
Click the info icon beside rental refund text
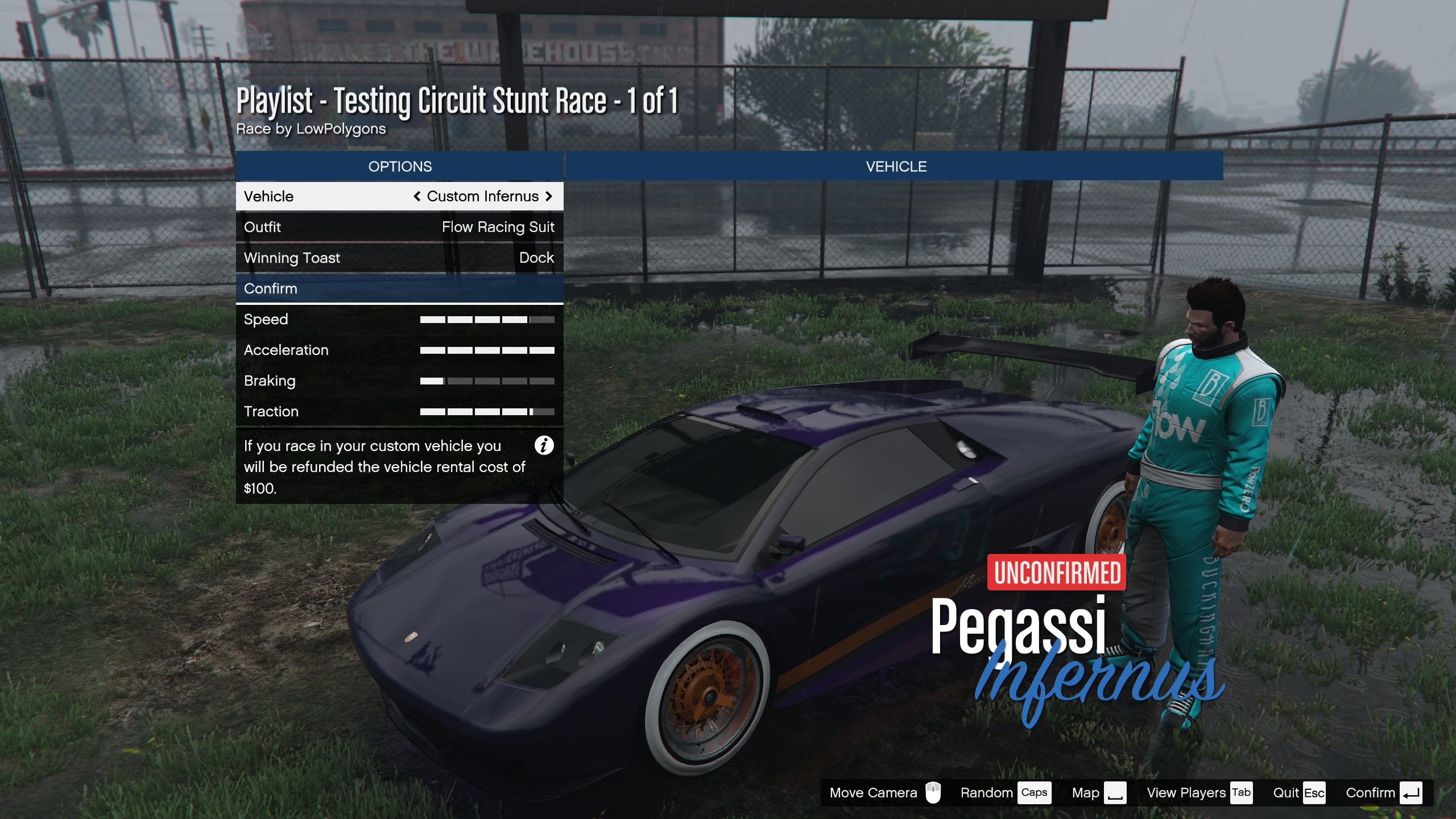coord(544,445)
